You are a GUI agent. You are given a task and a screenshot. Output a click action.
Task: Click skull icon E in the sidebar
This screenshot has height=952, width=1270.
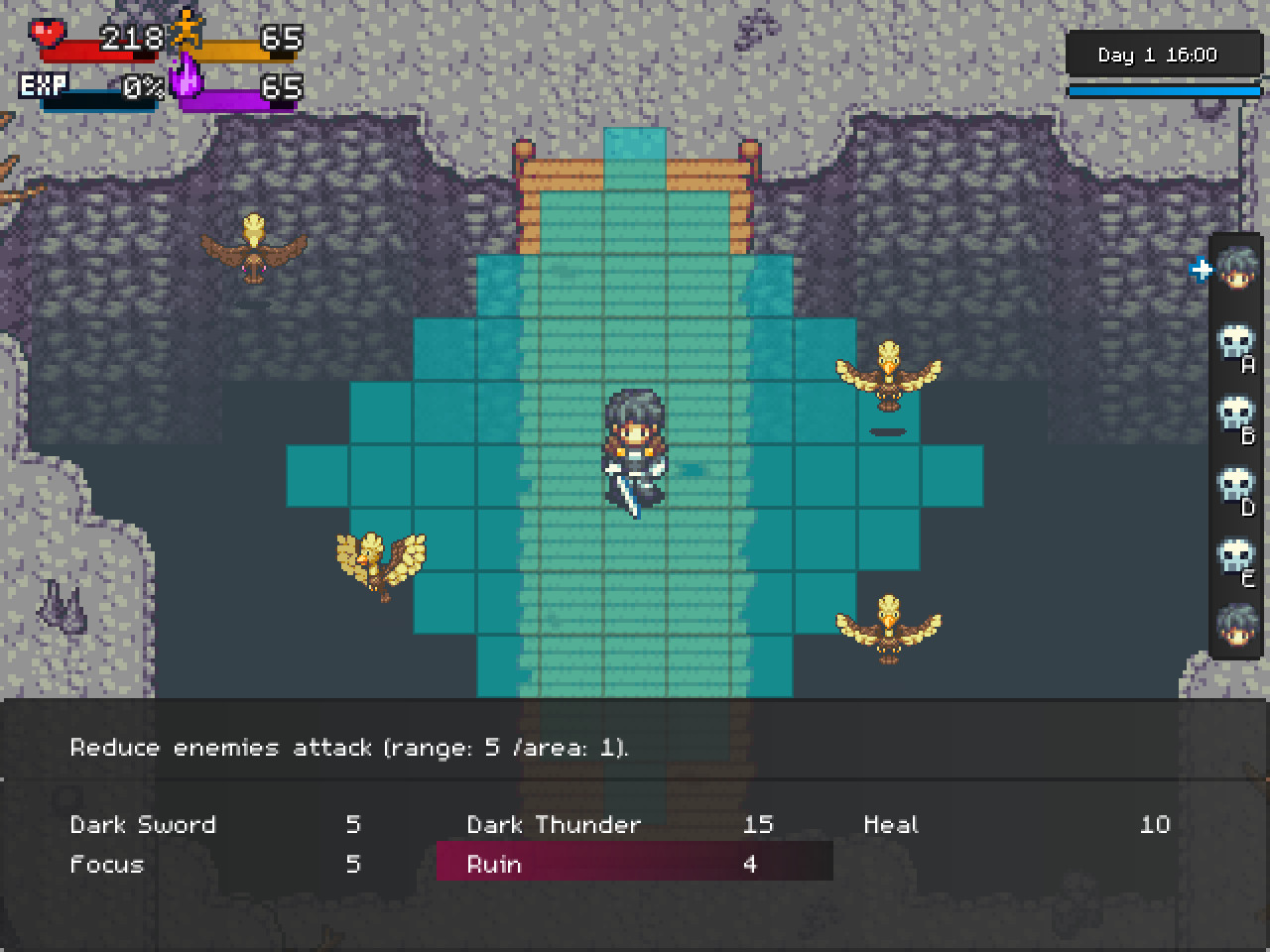pyautogui.click(x=1237, y=557)
